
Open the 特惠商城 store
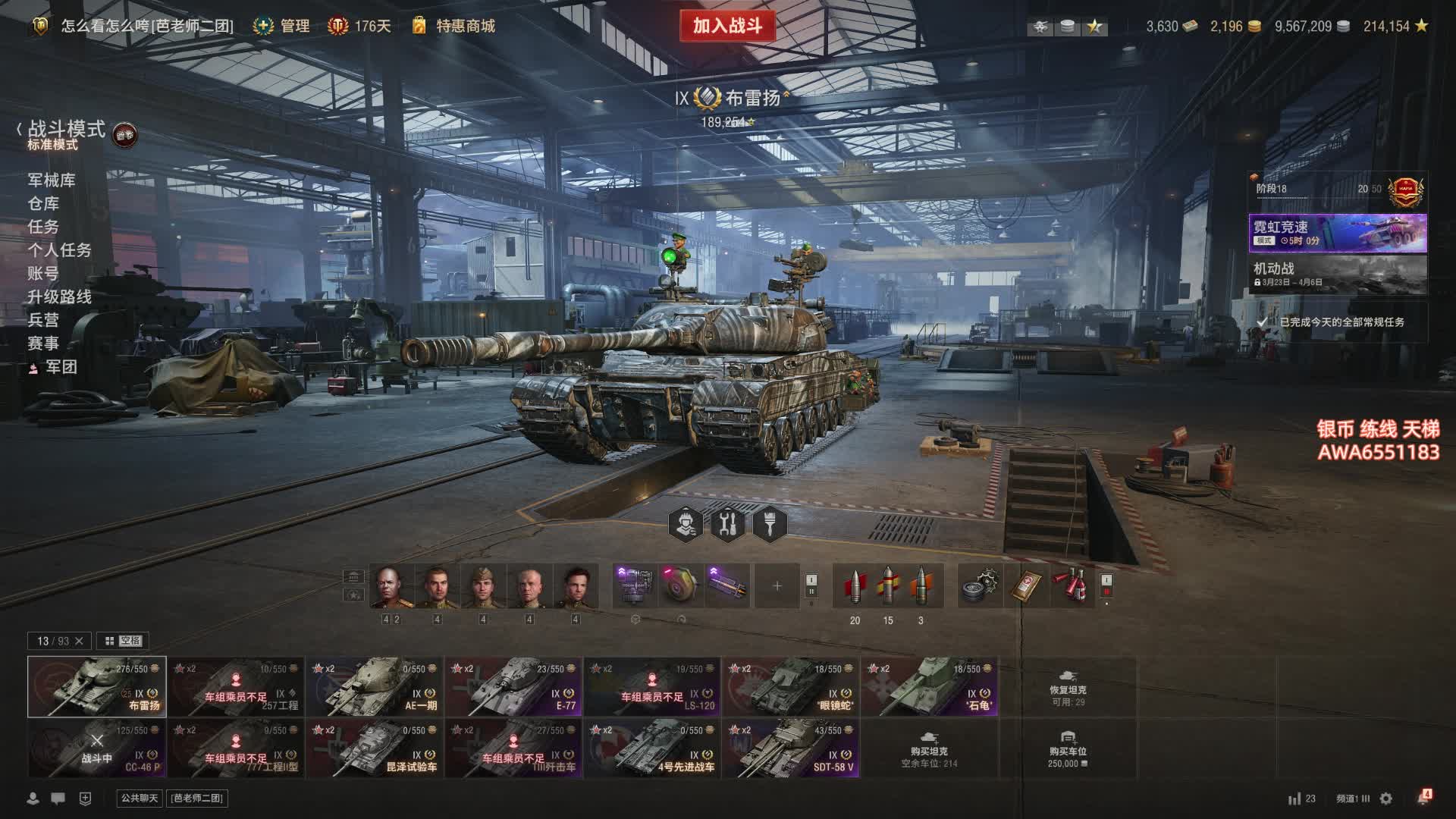(465, 26)
